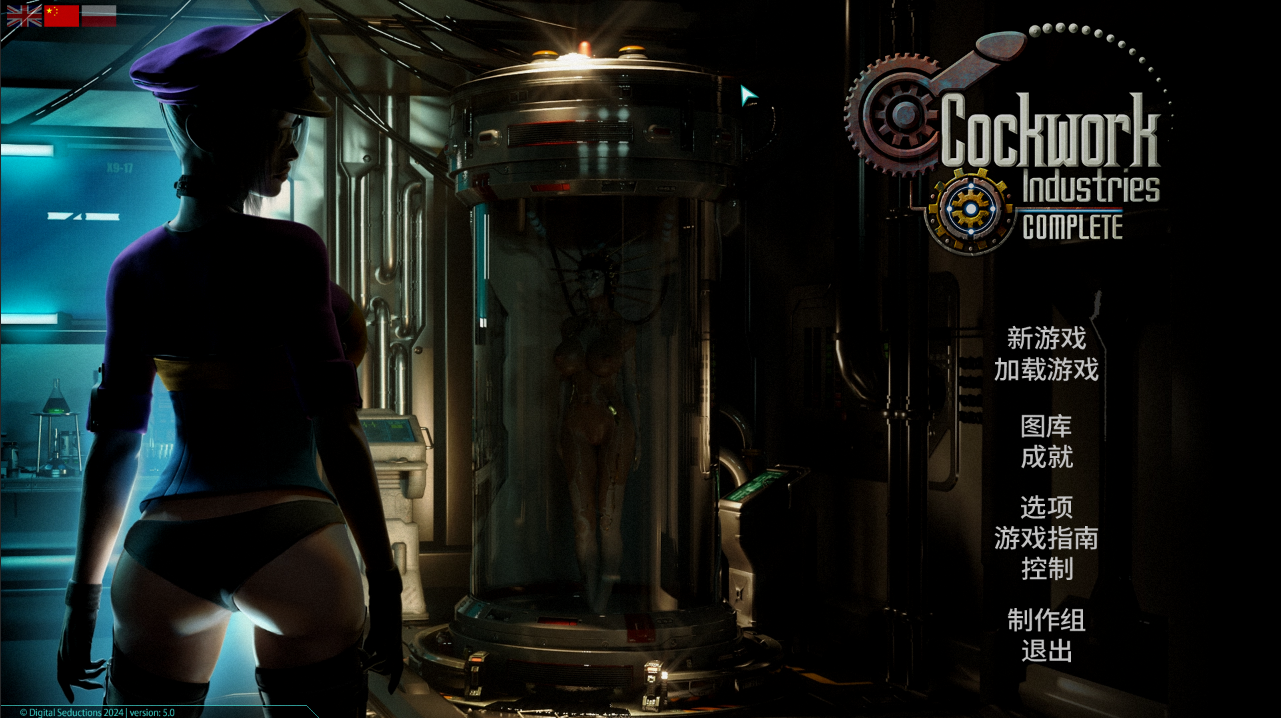View achievements (成就)
Image resolution: width=1281 pixels, height=718 pixels.
tap(1046, 458)
